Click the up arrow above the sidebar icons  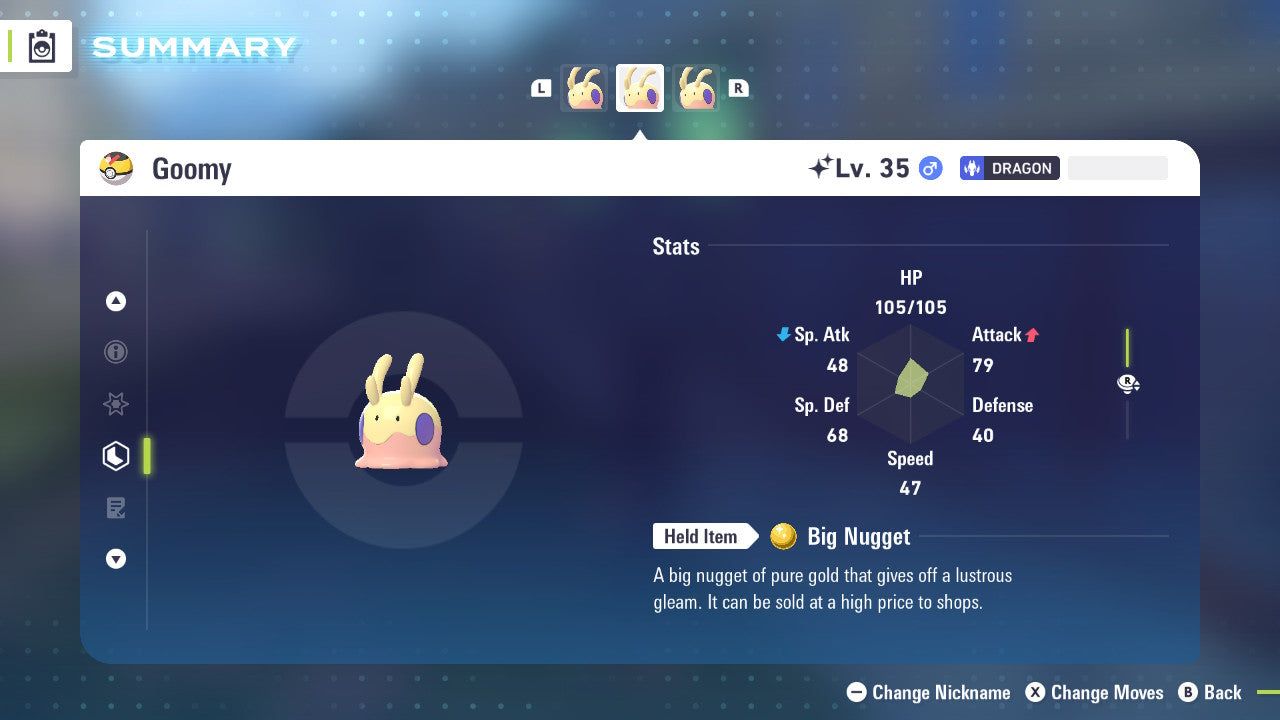pos(116,301)
